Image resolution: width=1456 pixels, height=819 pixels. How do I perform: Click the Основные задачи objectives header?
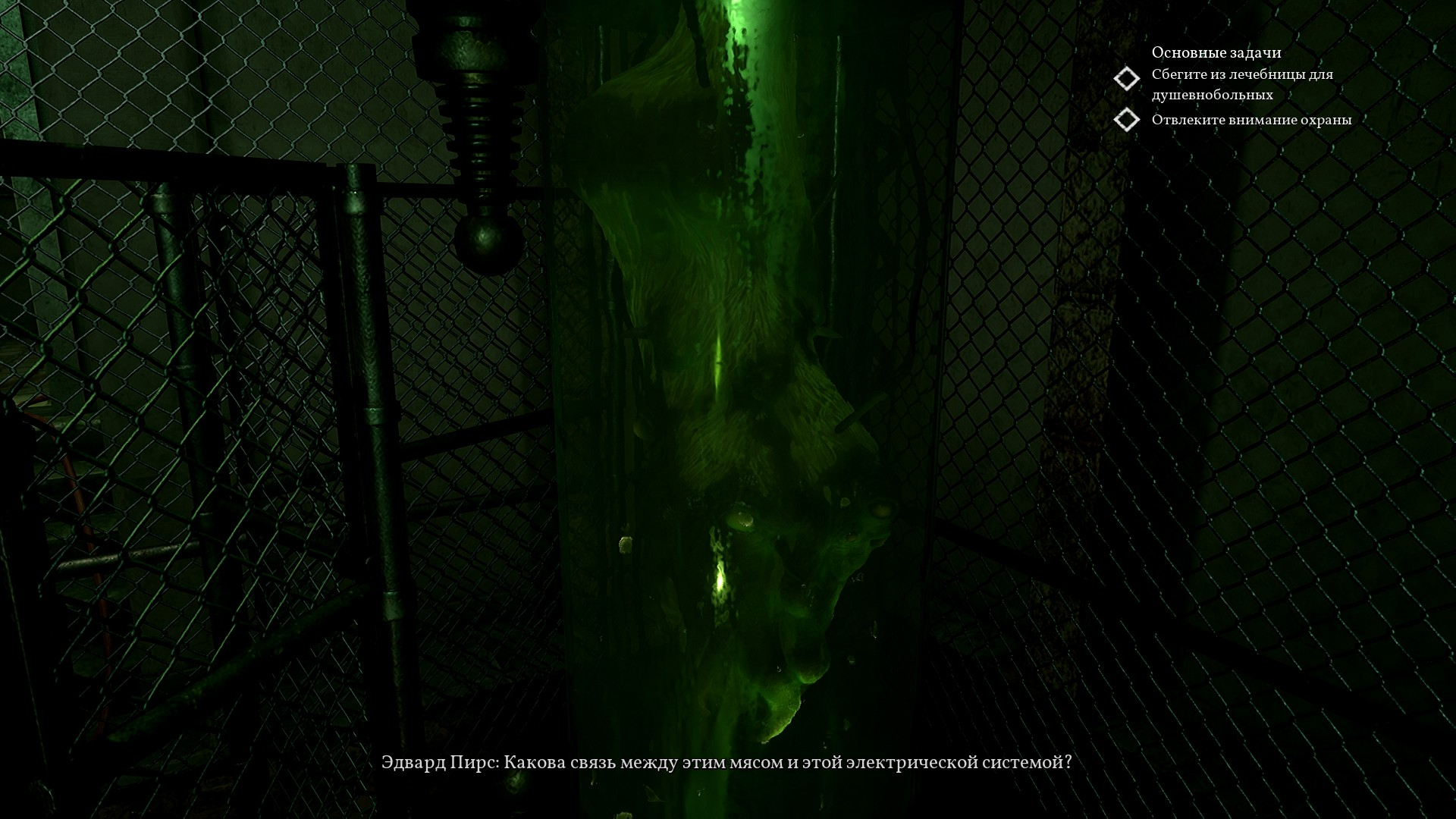pos(1216,52)
